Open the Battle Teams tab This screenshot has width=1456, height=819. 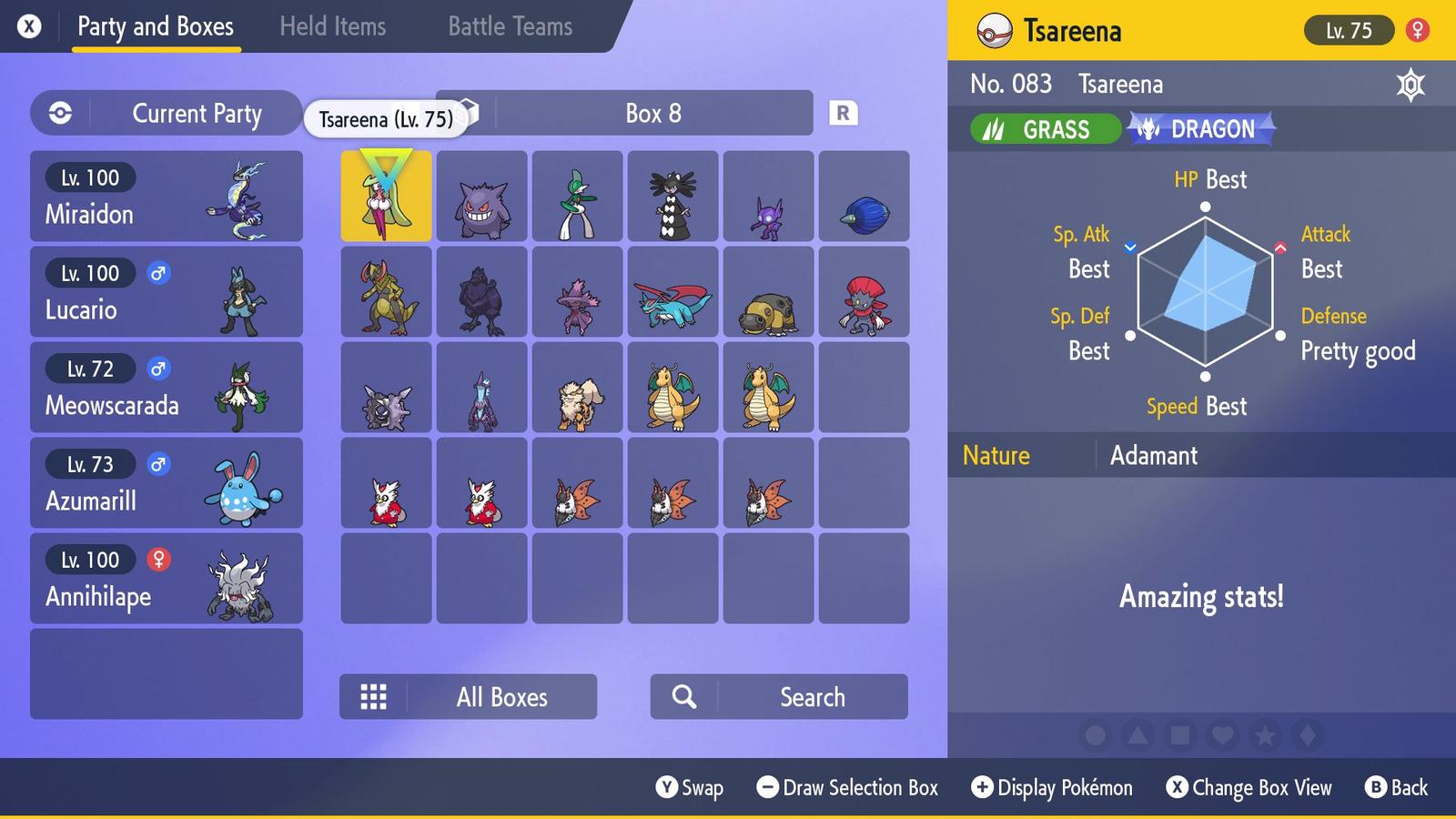(x=509, y=26)
